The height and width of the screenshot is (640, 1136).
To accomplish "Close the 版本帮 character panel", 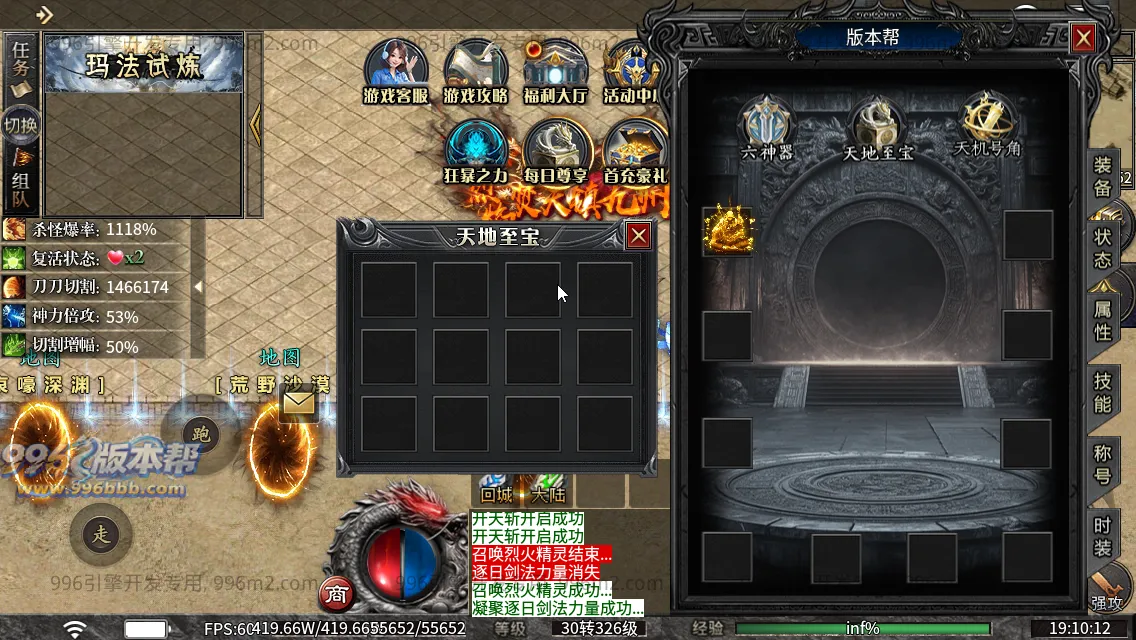I will click(x=1083, y=38).
